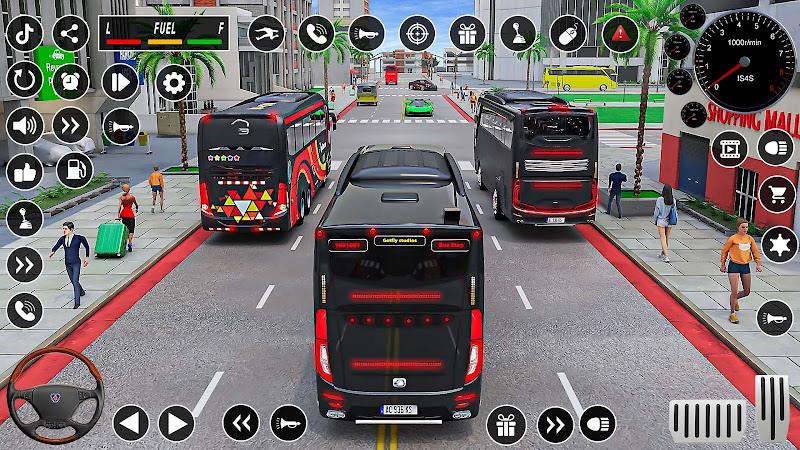Tap the double-left rewind arrows button
Viewport: 800px width, 450px height.
(240, 423)
